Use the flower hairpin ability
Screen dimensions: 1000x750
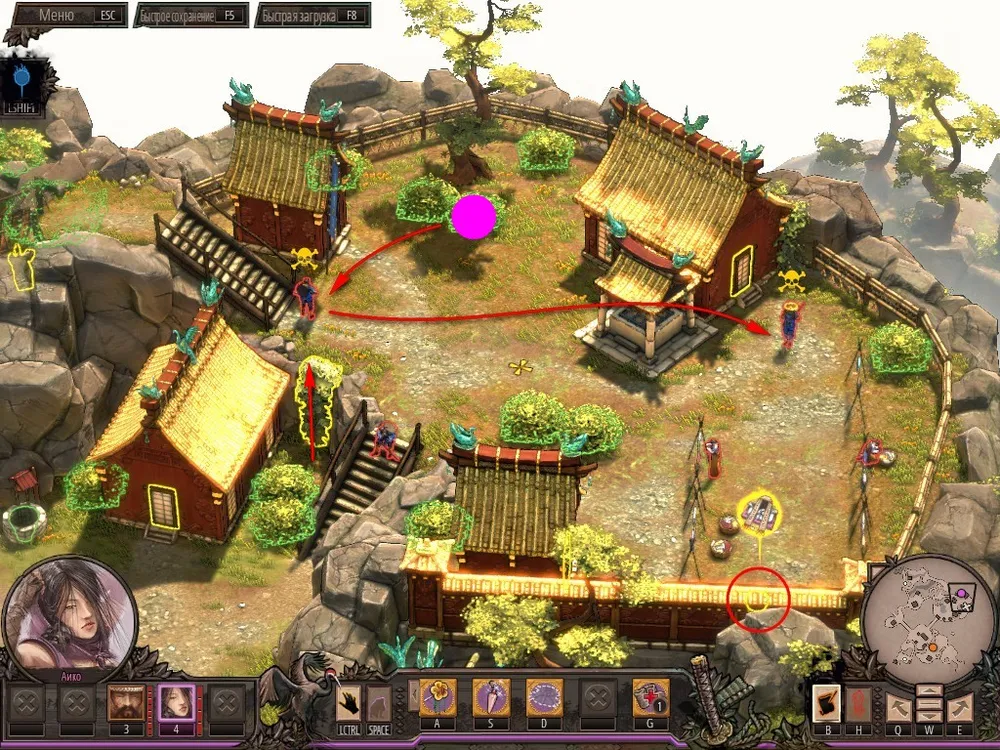pyautogui.click(x=437, y=697)
